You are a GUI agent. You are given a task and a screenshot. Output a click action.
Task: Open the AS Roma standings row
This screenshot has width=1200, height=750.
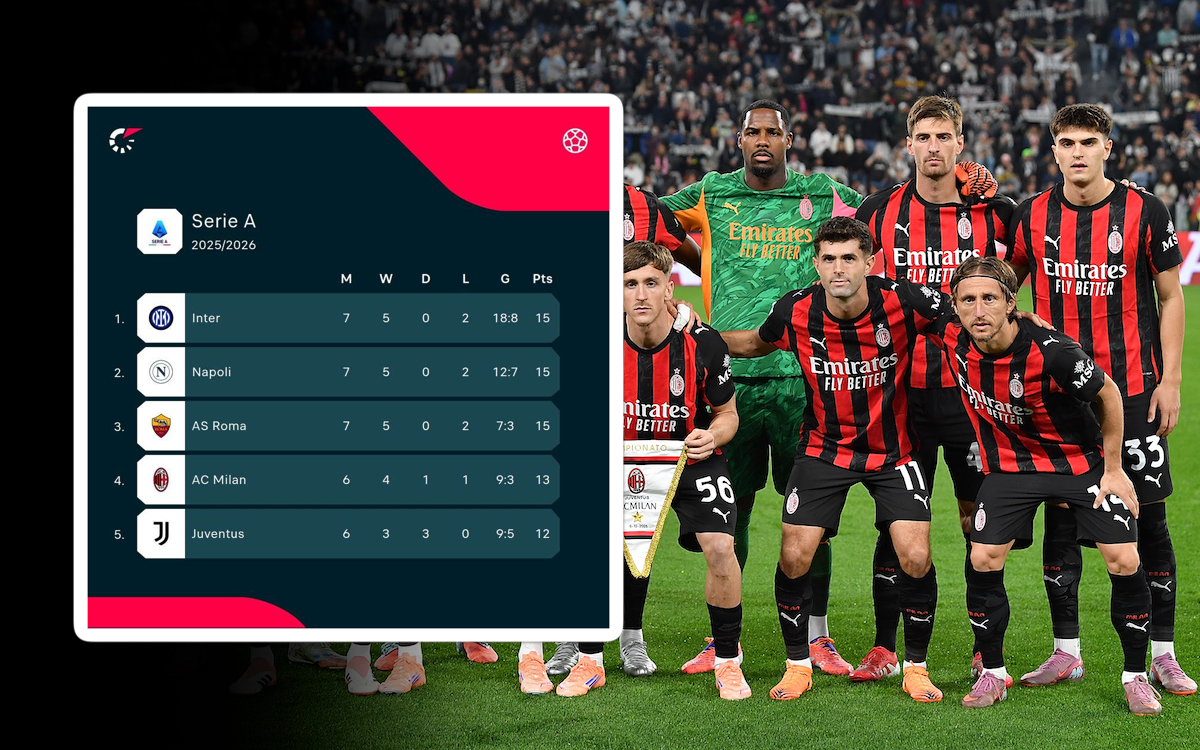point(347,426)
